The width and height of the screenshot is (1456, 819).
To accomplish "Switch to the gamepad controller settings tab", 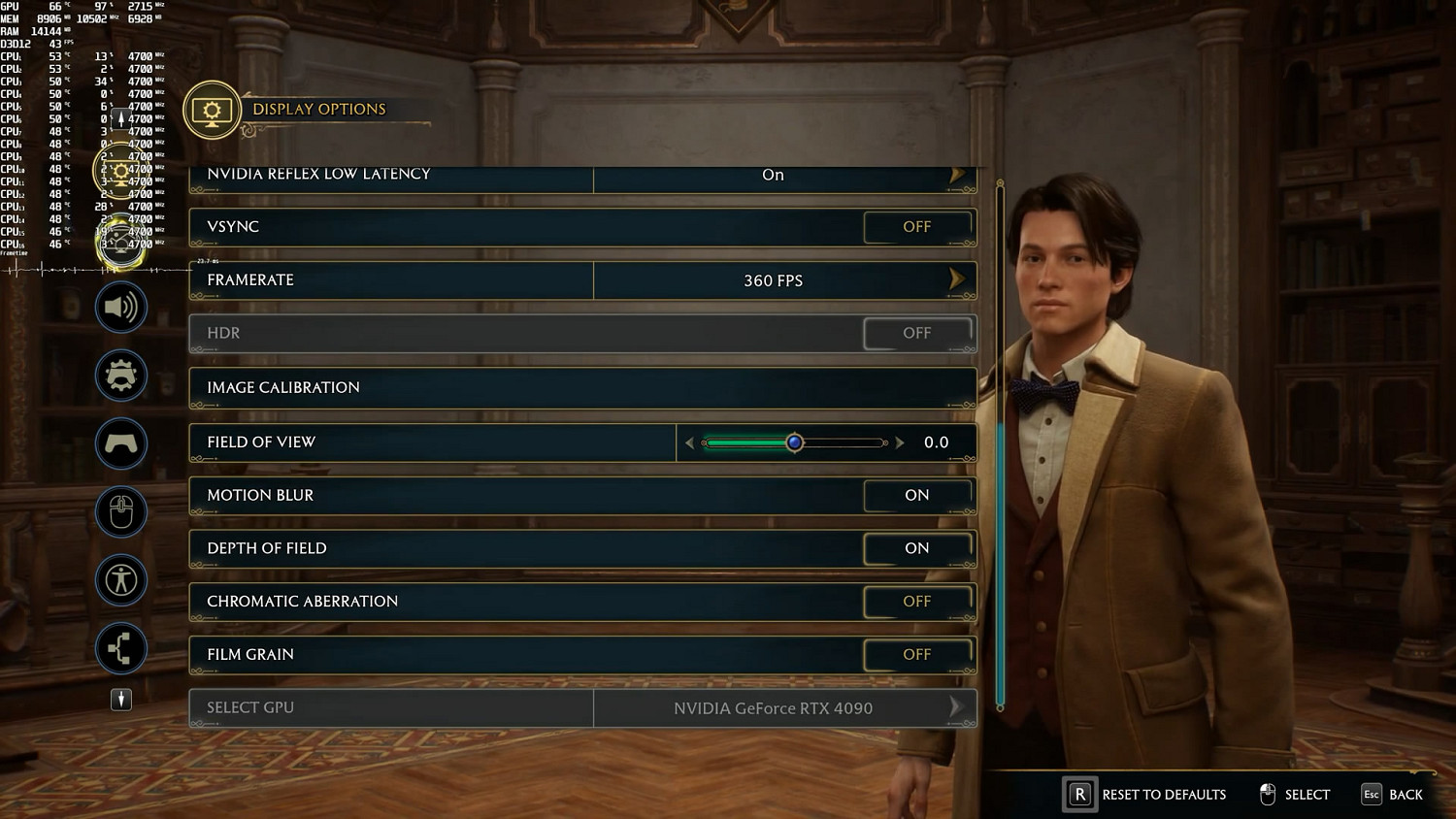I will tap(121, 443).
